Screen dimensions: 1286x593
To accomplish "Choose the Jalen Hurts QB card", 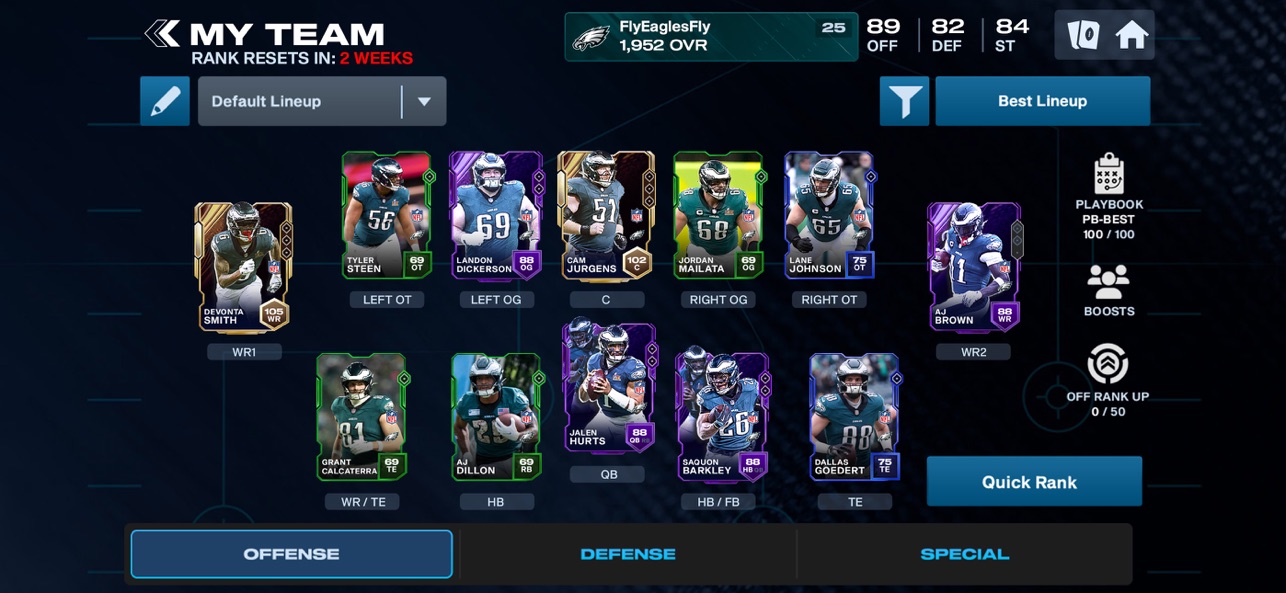I will click(609, 387).
